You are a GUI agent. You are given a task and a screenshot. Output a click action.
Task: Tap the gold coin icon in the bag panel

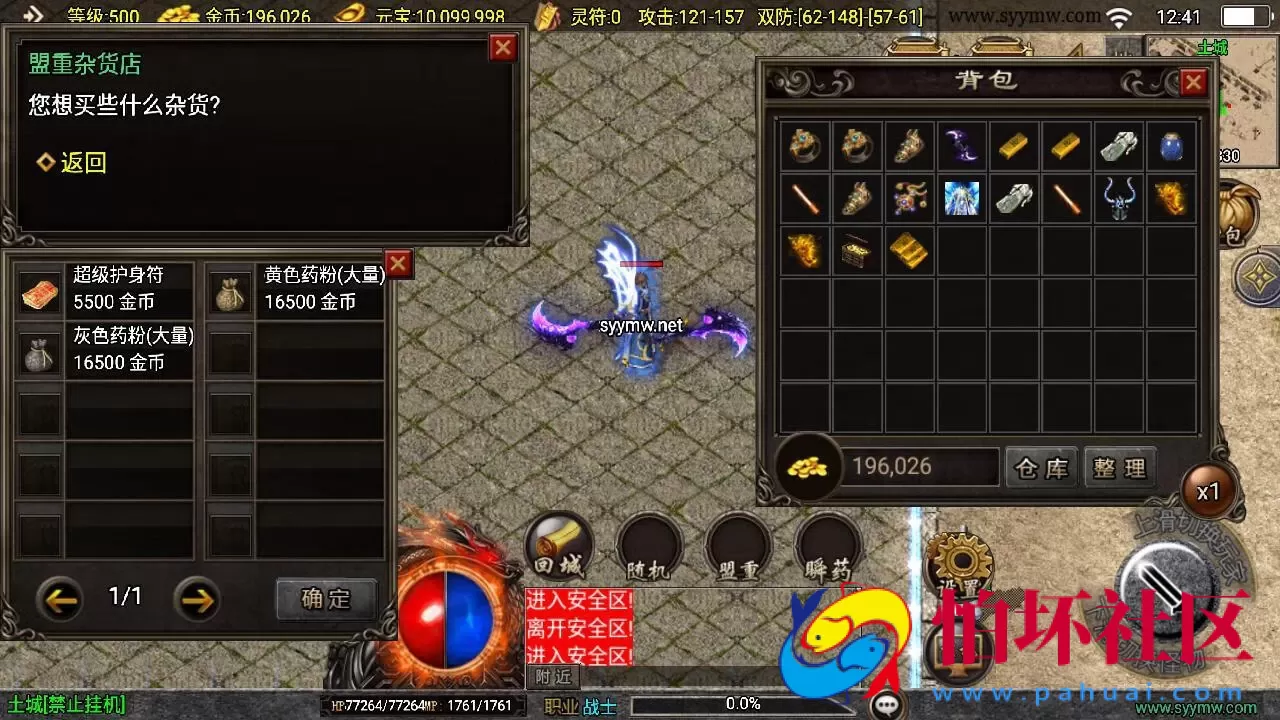[807, 466]
